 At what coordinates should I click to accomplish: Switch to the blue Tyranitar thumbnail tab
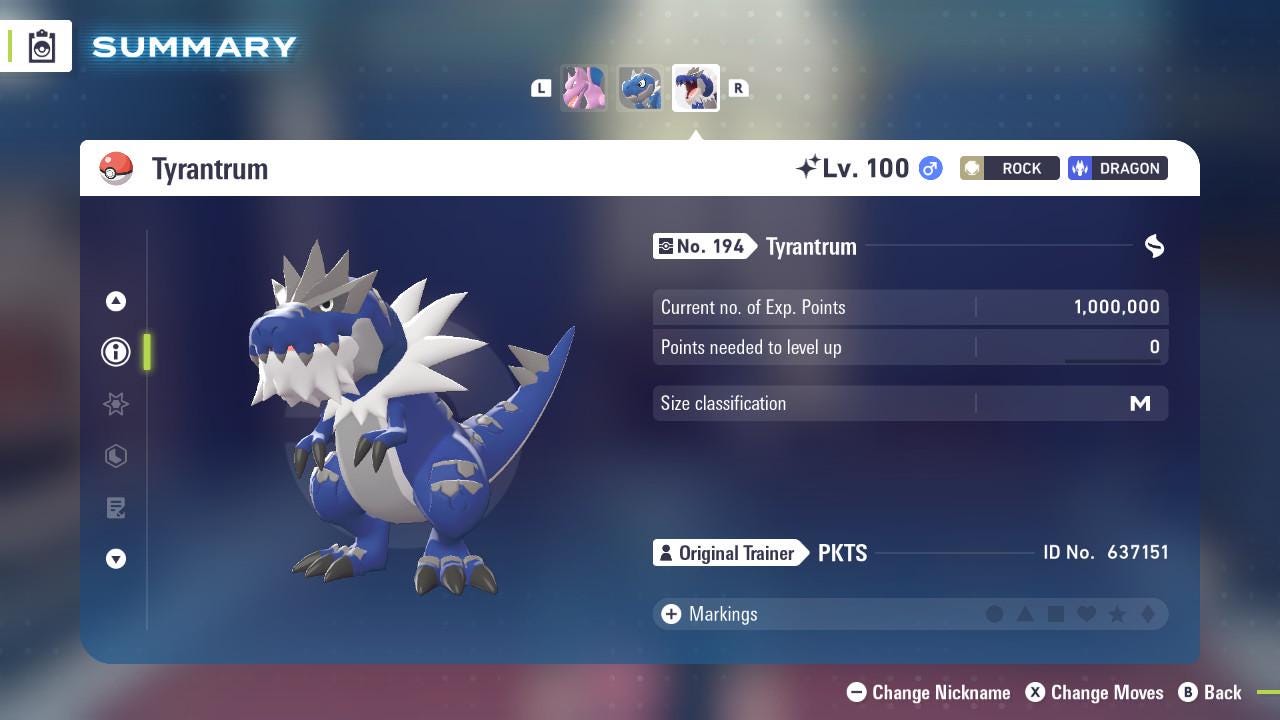[x=640, y=88]
